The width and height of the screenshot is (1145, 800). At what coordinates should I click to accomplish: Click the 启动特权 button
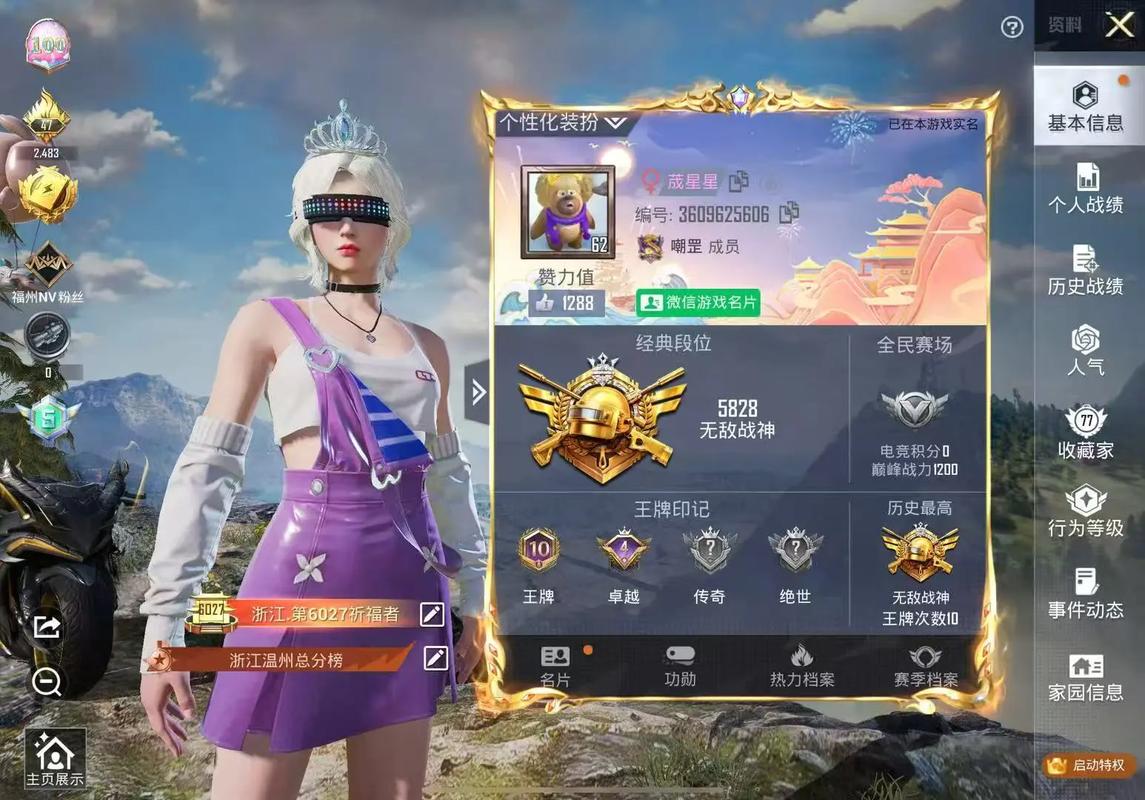[1087, 766]
